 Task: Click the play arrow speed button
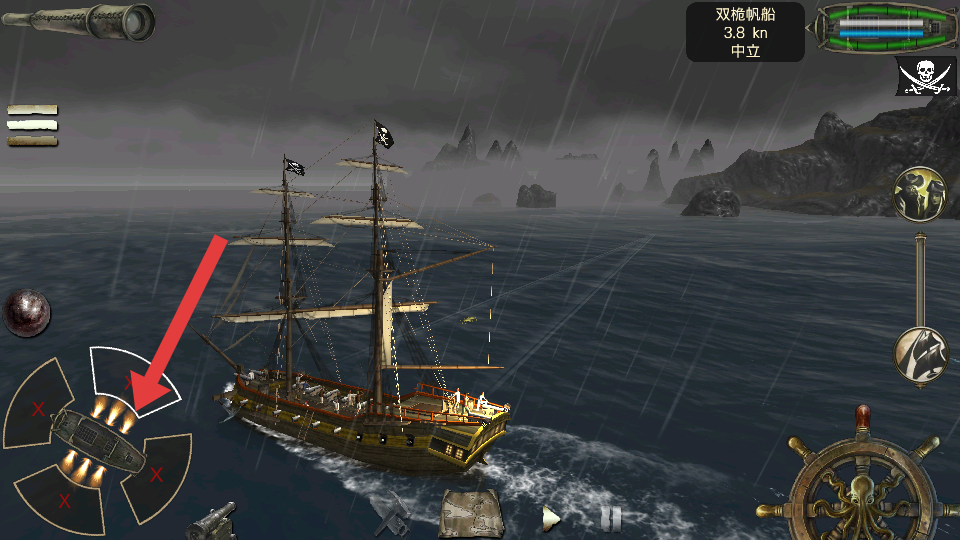click(x=550, y=518)
